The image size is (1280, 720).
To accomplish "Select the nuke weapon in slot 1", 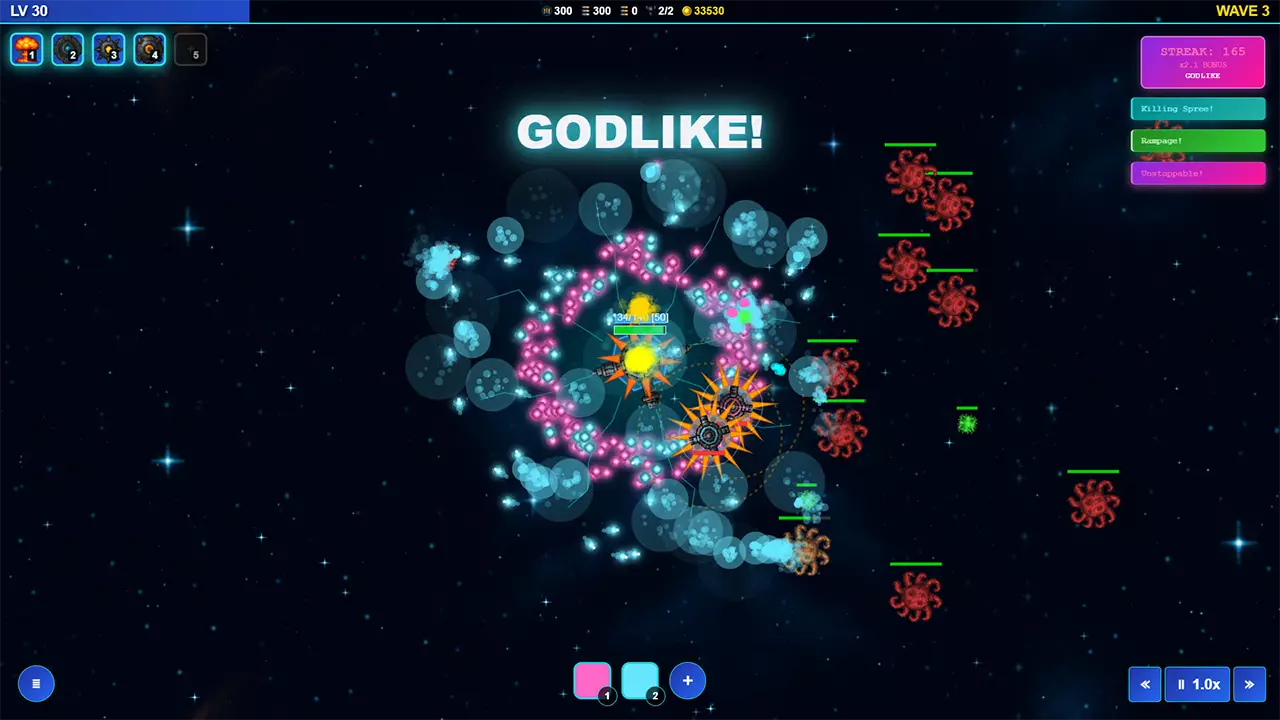I will pos(26,49).
